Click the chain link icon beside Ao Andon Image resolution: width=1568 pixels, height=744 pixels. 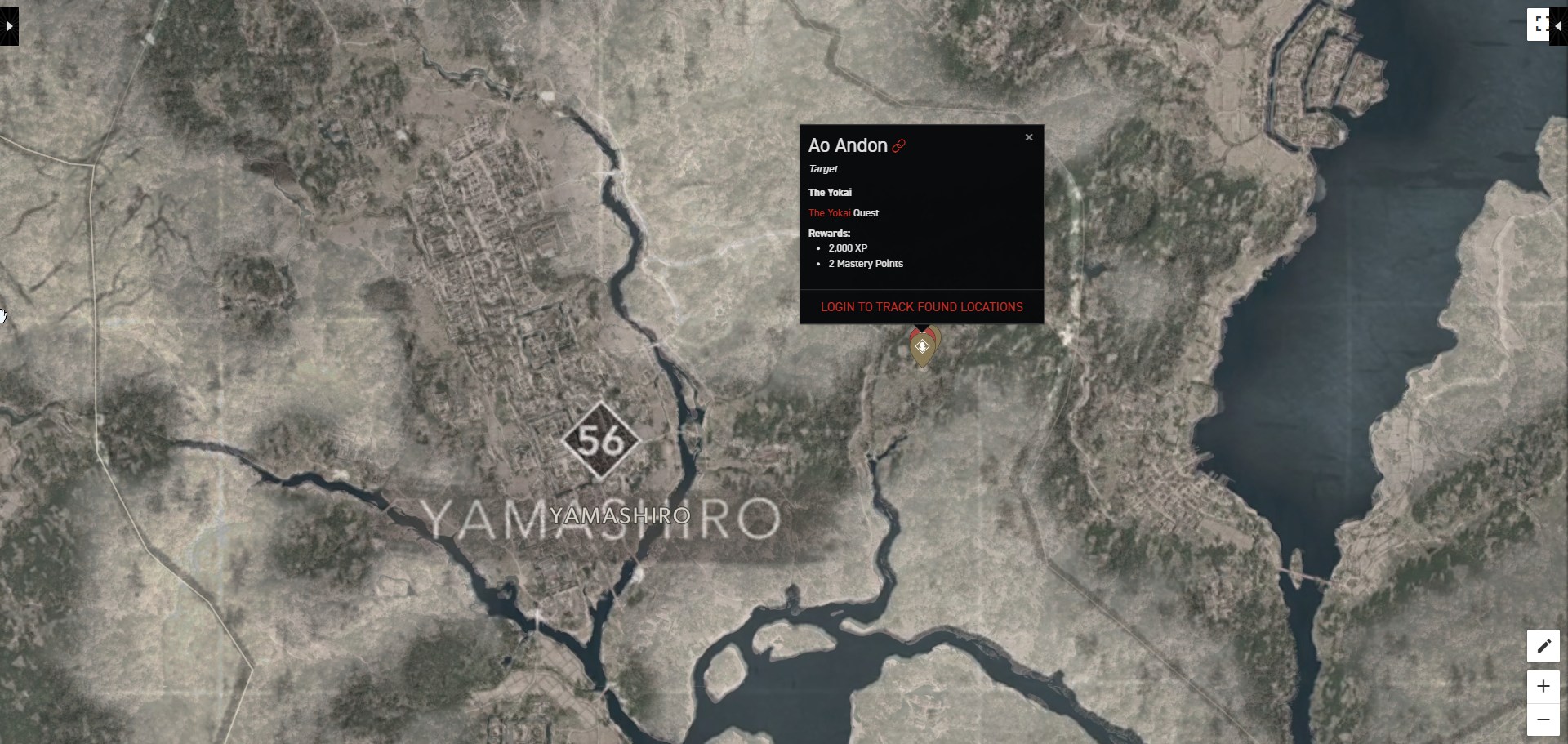898,145
